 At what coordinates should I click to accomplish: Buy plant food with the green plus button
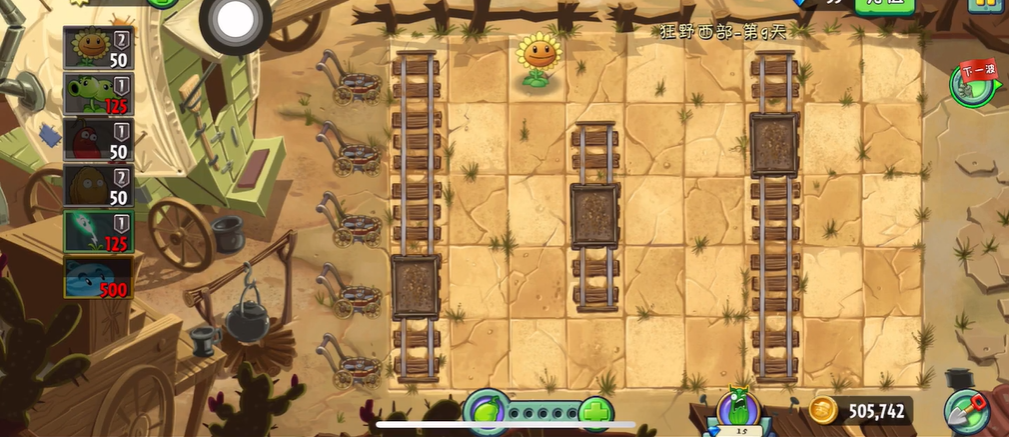(596, 412)
